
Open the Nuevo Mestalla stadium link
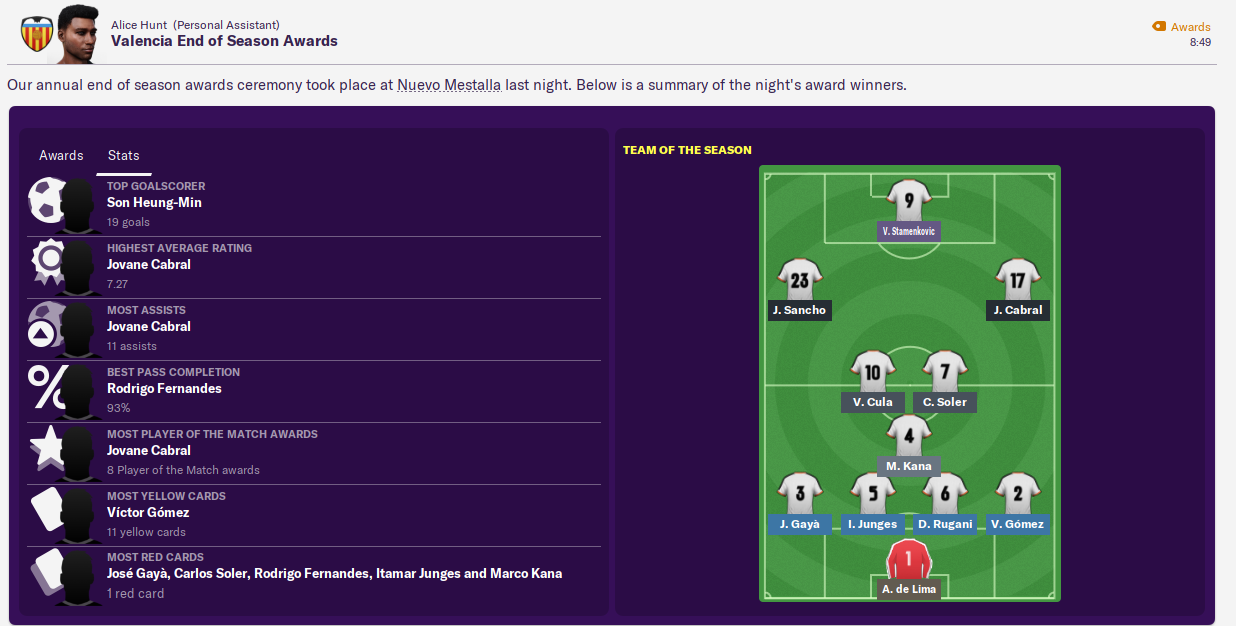449,85
